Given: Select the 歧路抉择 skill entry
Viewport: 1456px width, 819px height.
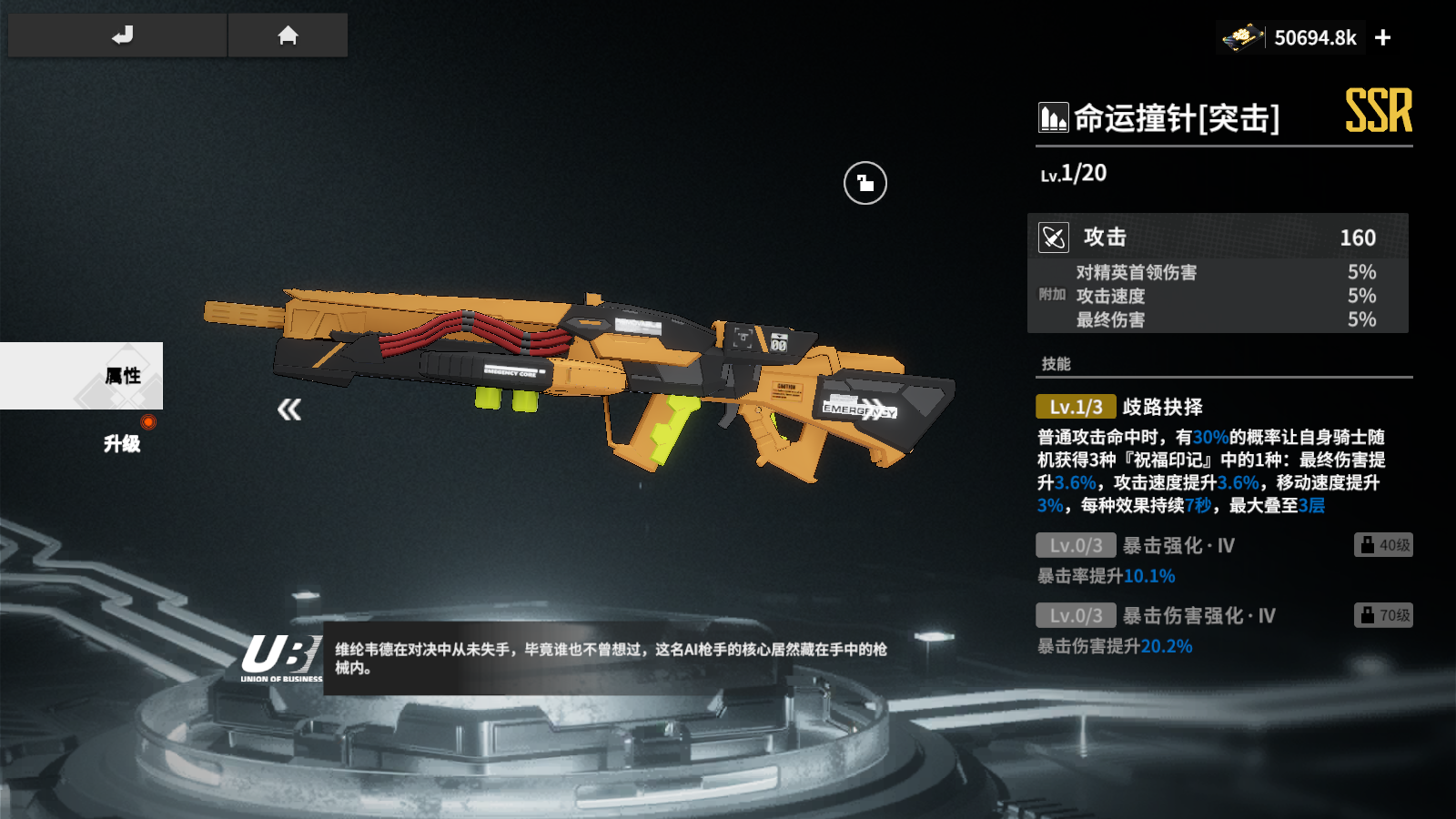Looking at the screenshot, I should (x=1162, y=407).
